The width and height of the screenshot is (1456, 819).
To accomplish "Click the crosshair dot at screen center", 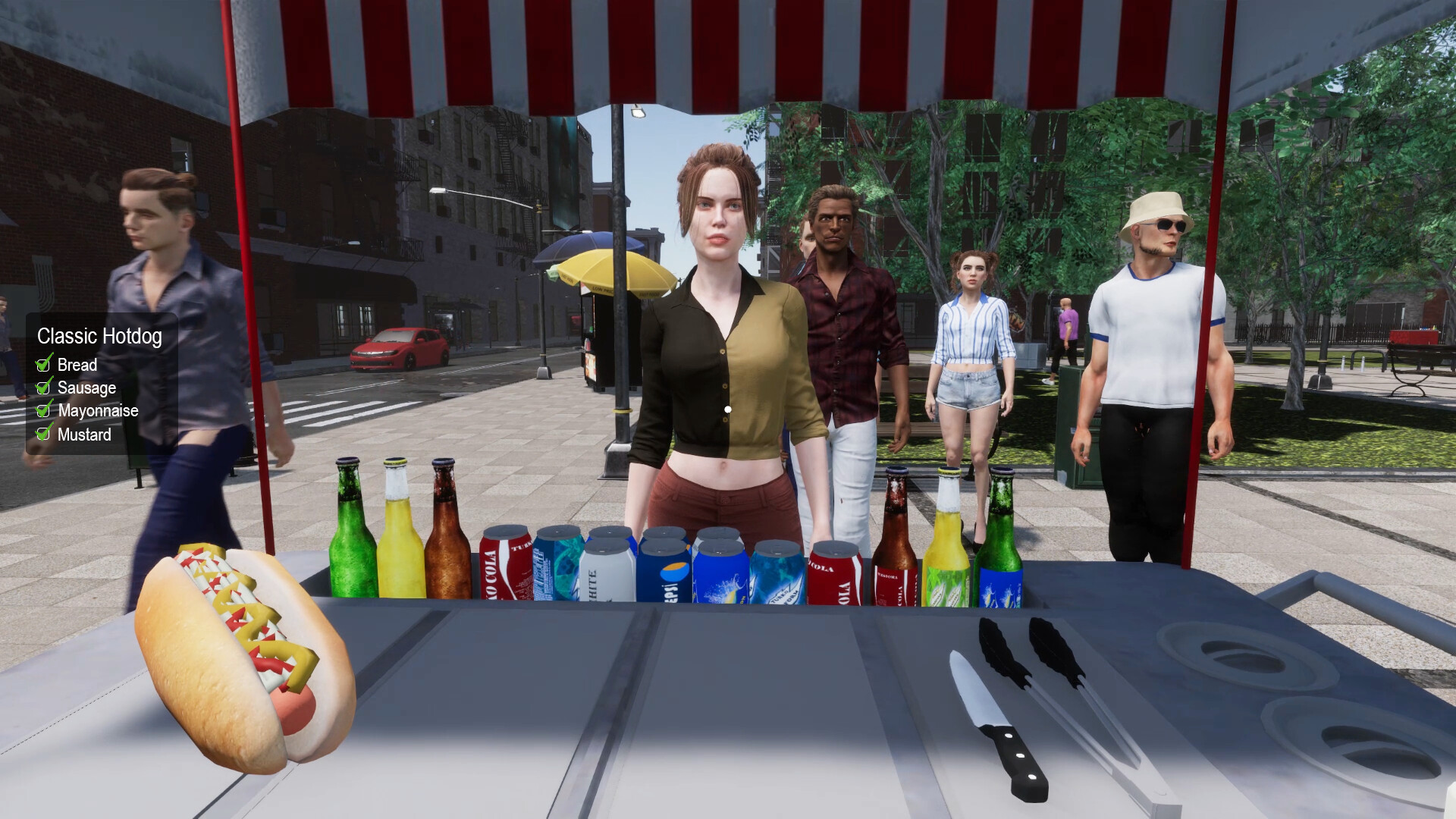I will (728, 409).
